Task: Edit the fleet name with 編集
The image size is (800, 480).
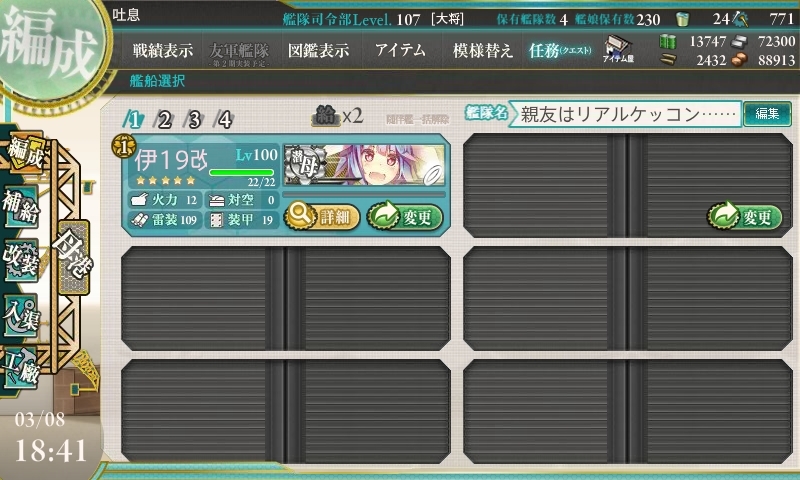Action: [767, 114]
